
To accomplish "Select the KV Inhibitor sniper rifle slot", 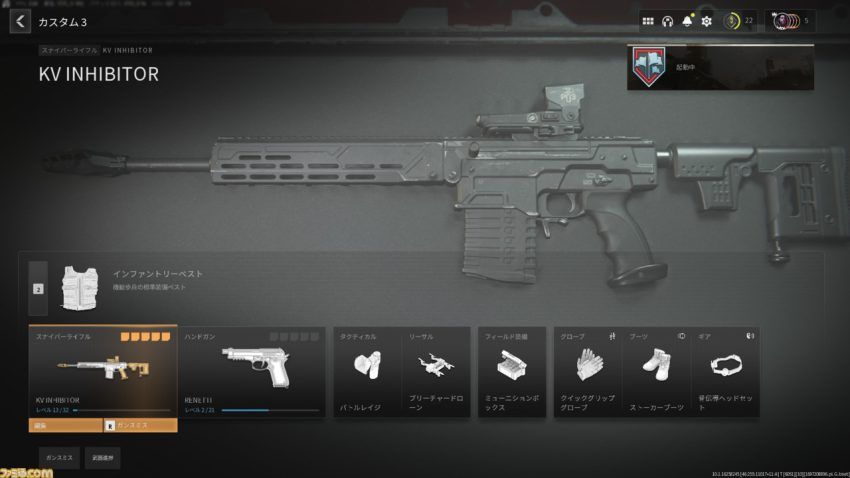I will (x=103, y=372).
